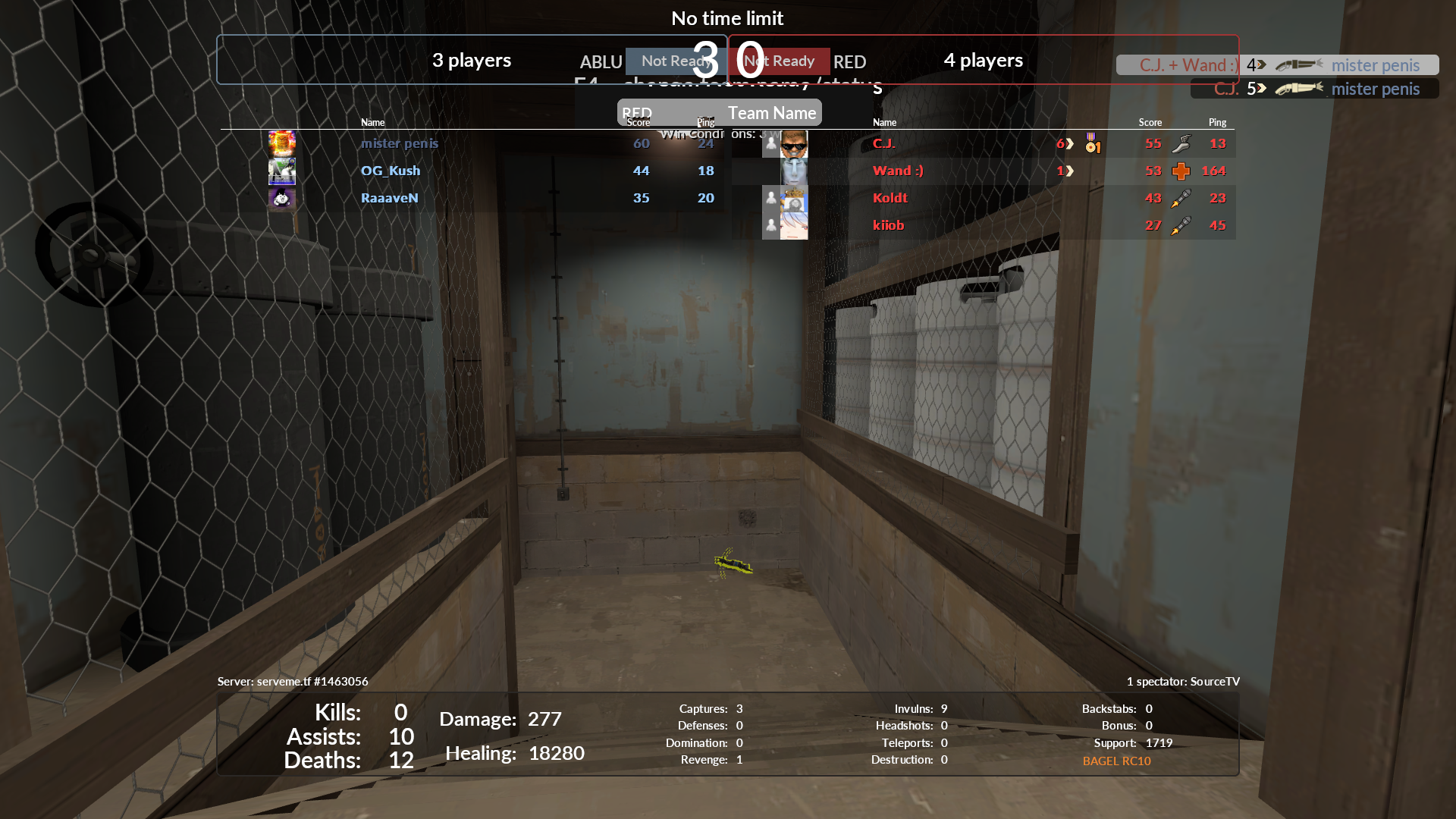
Task: Open C.J.'s sunglasses avatar
Action: click(794, 143)
